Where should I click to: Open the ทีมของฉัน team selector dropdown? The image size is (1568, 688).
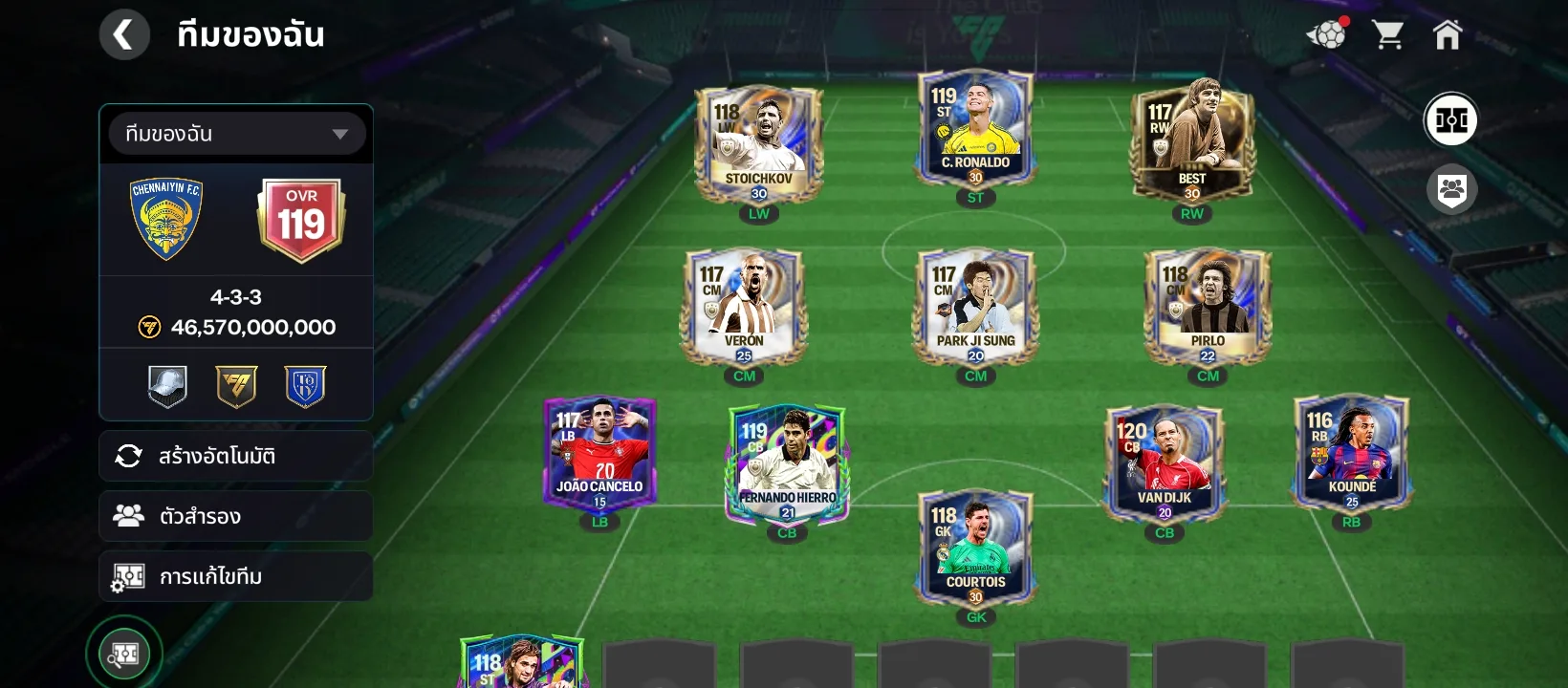pos(235,133)
